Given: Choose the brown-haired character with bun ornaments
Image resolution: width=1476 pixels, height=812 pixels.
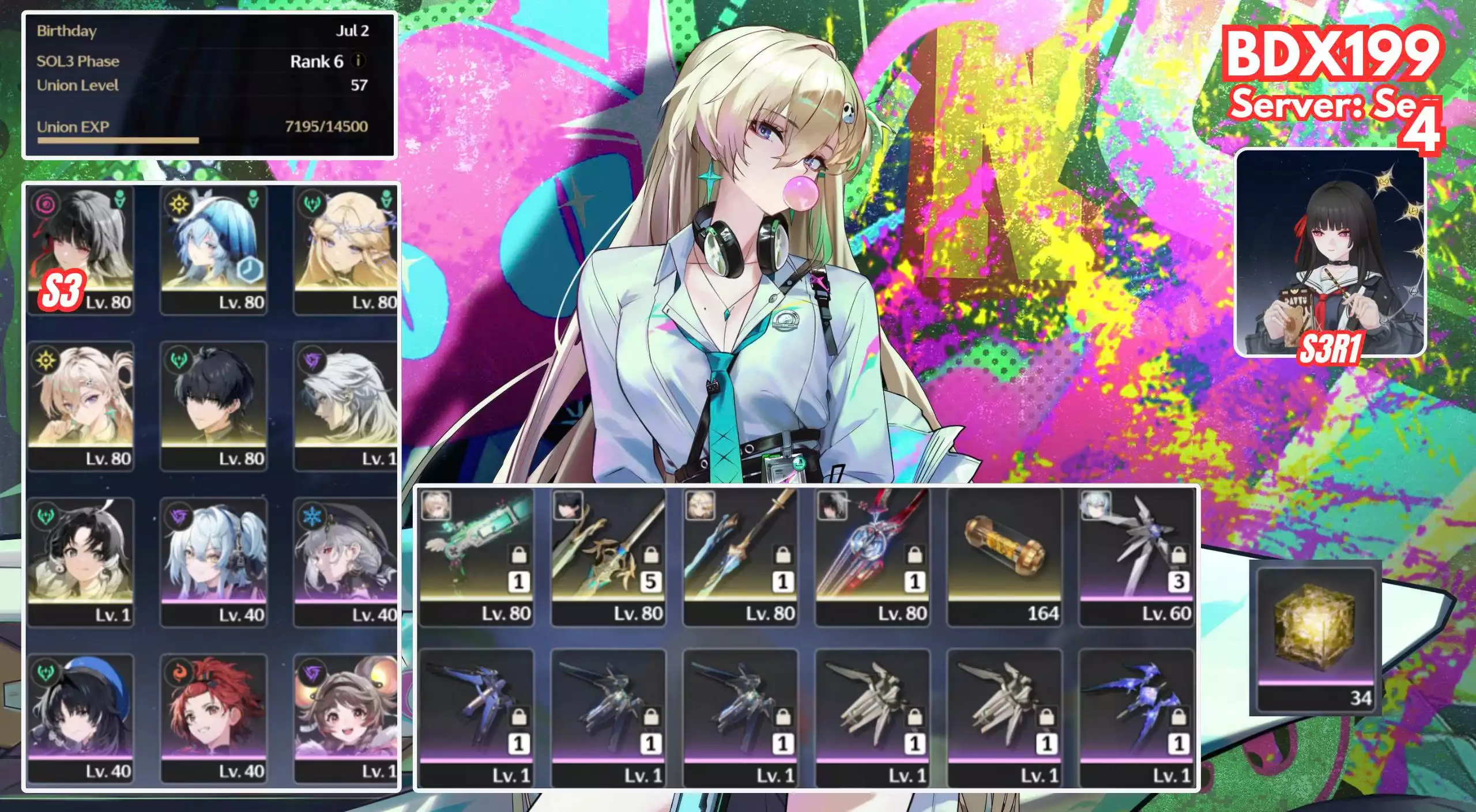Looking at the screenshot, I should click(x=346, y=718).
